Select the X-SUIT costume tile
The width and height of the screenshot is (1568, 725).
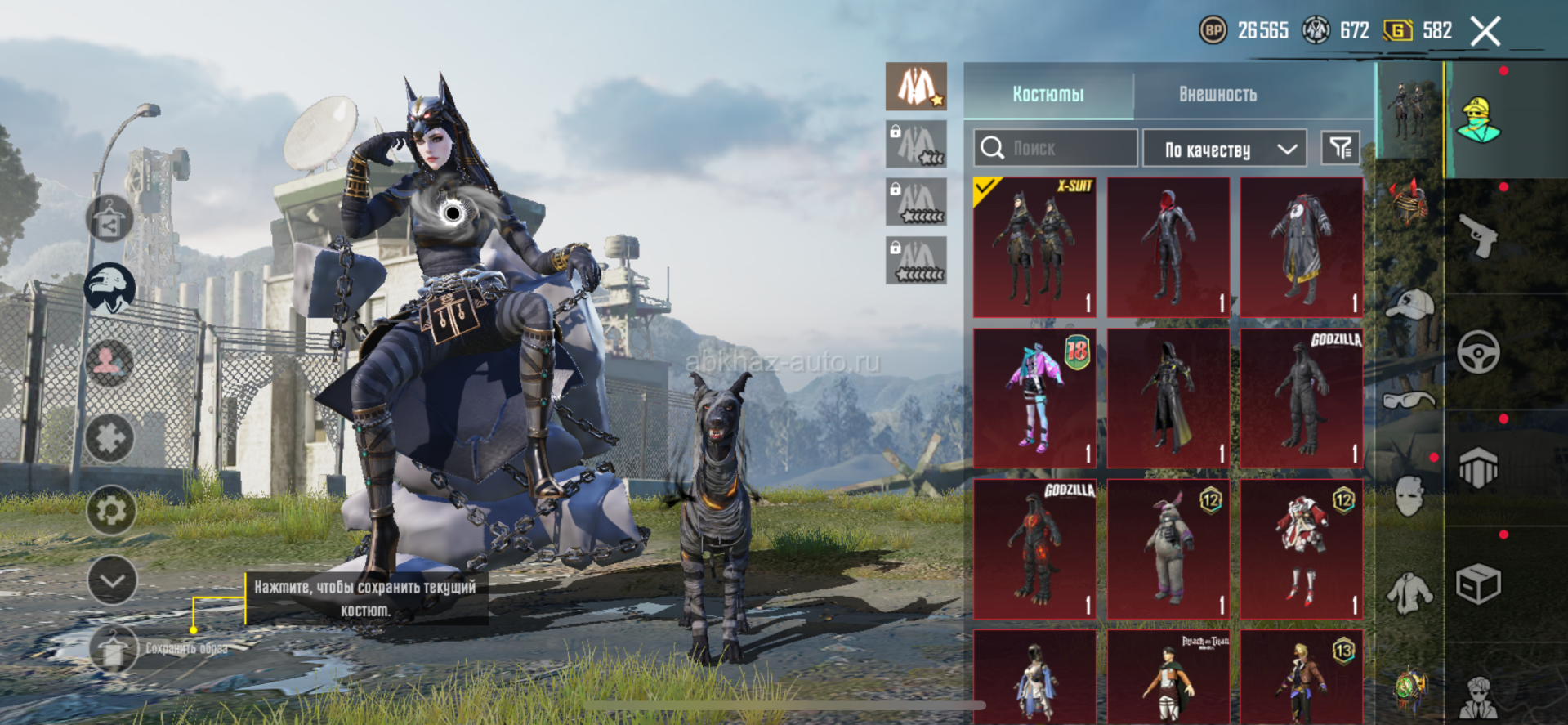[x=1034, y=247]
